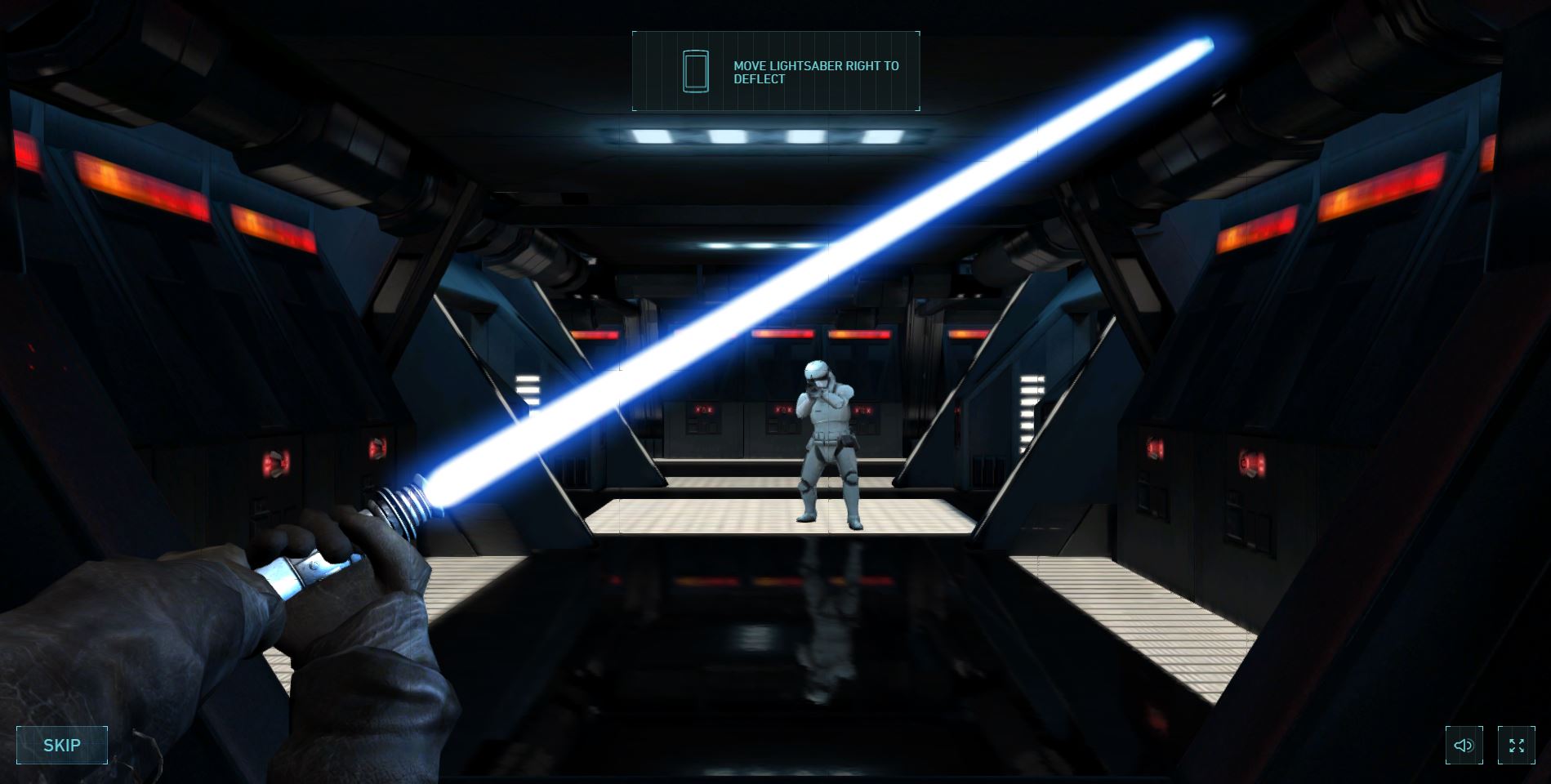Click SKIP to bypass the tutorial
This screenshot has width=1551, height=784.
point(62,744)
